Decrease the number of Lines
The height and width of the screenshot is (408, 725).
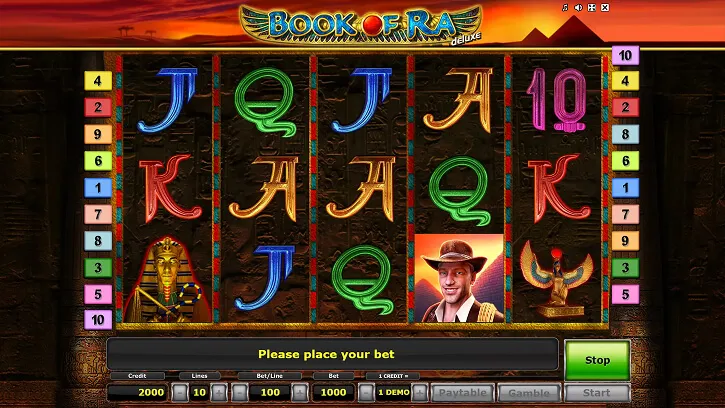179,393
